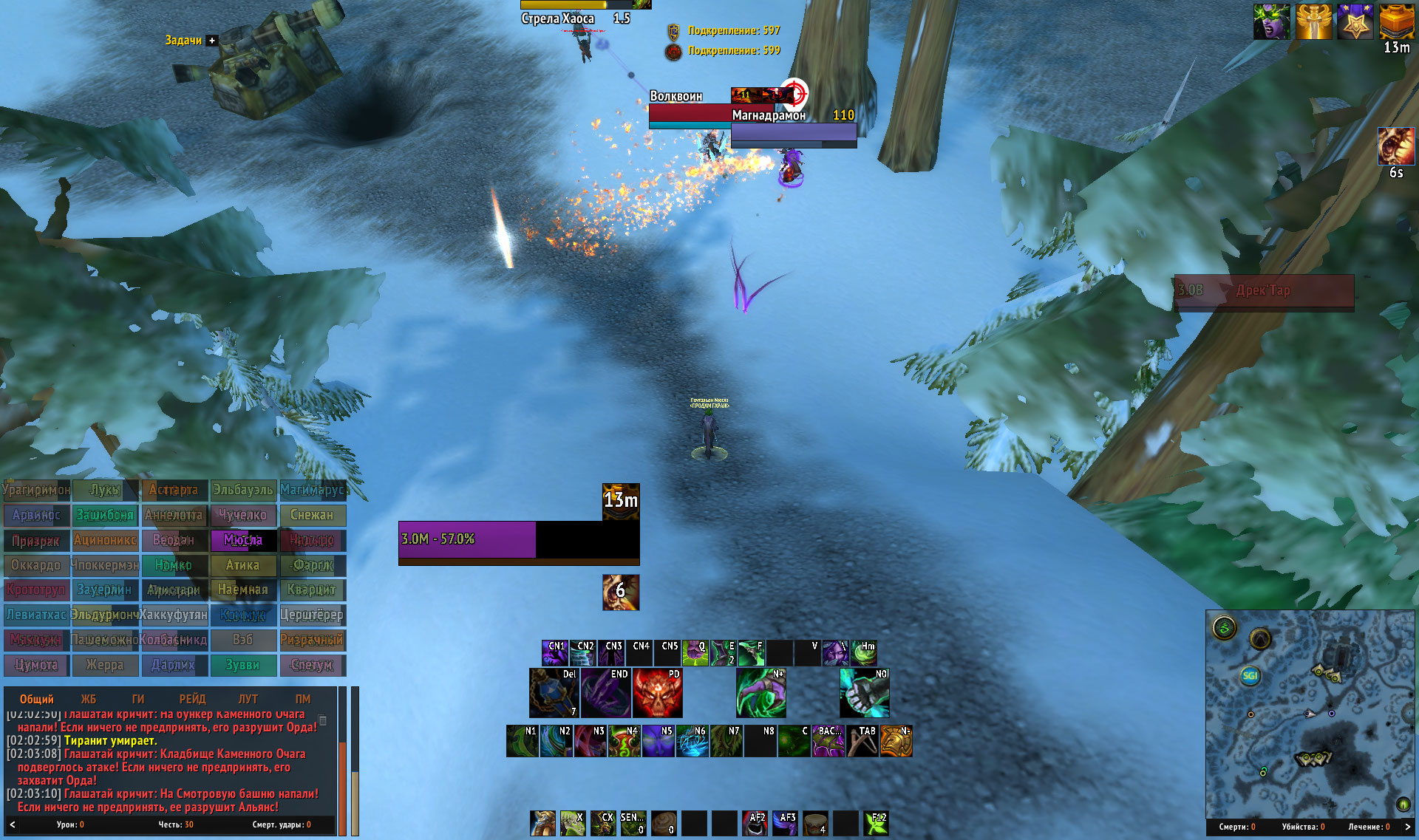
Task: Select raid member Зувви frame
Action: [243, 665]
